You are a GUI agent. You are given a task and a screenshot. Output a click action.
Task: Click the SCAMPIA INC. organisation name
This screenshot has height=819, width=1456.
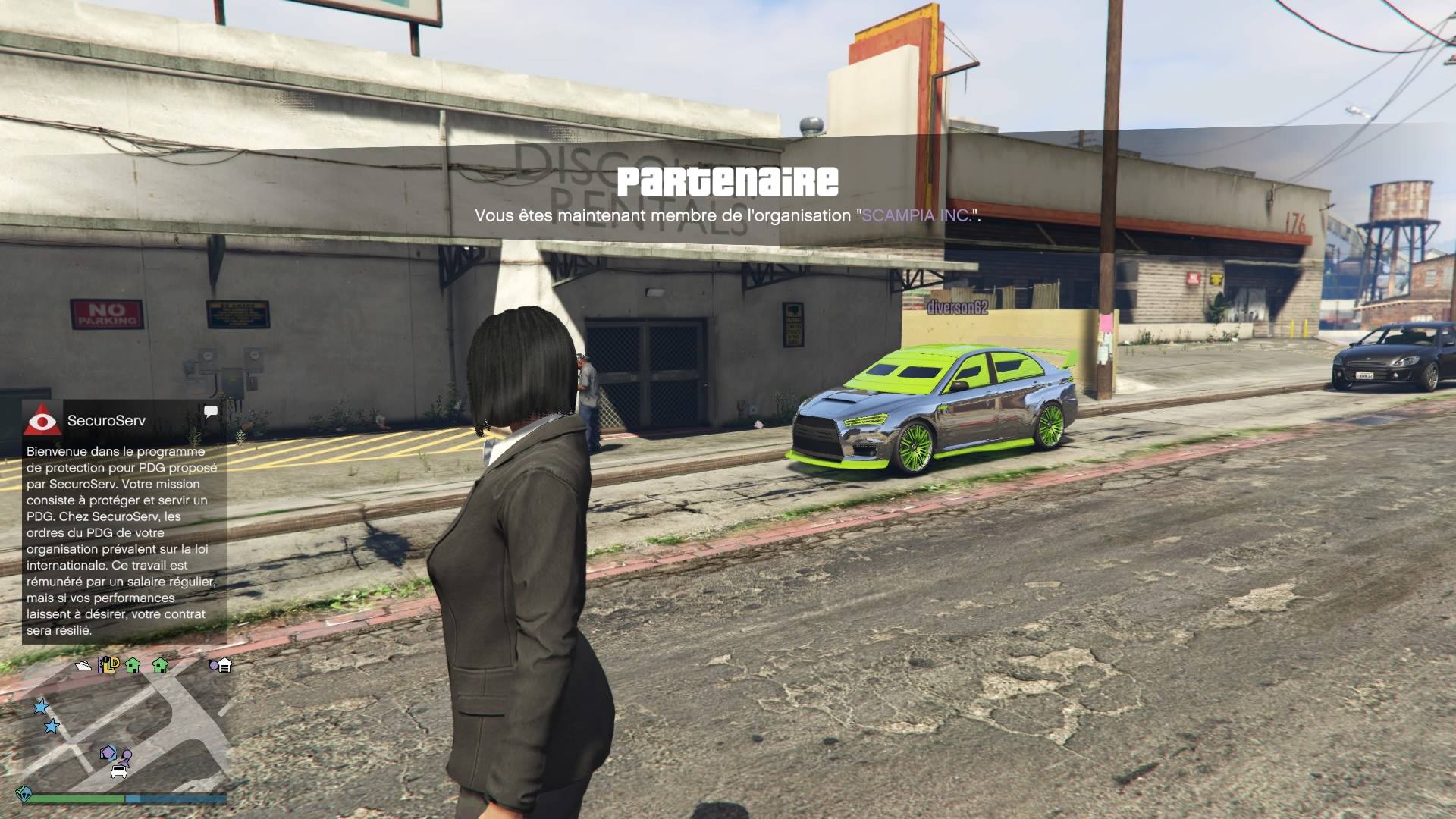point(917,215)
